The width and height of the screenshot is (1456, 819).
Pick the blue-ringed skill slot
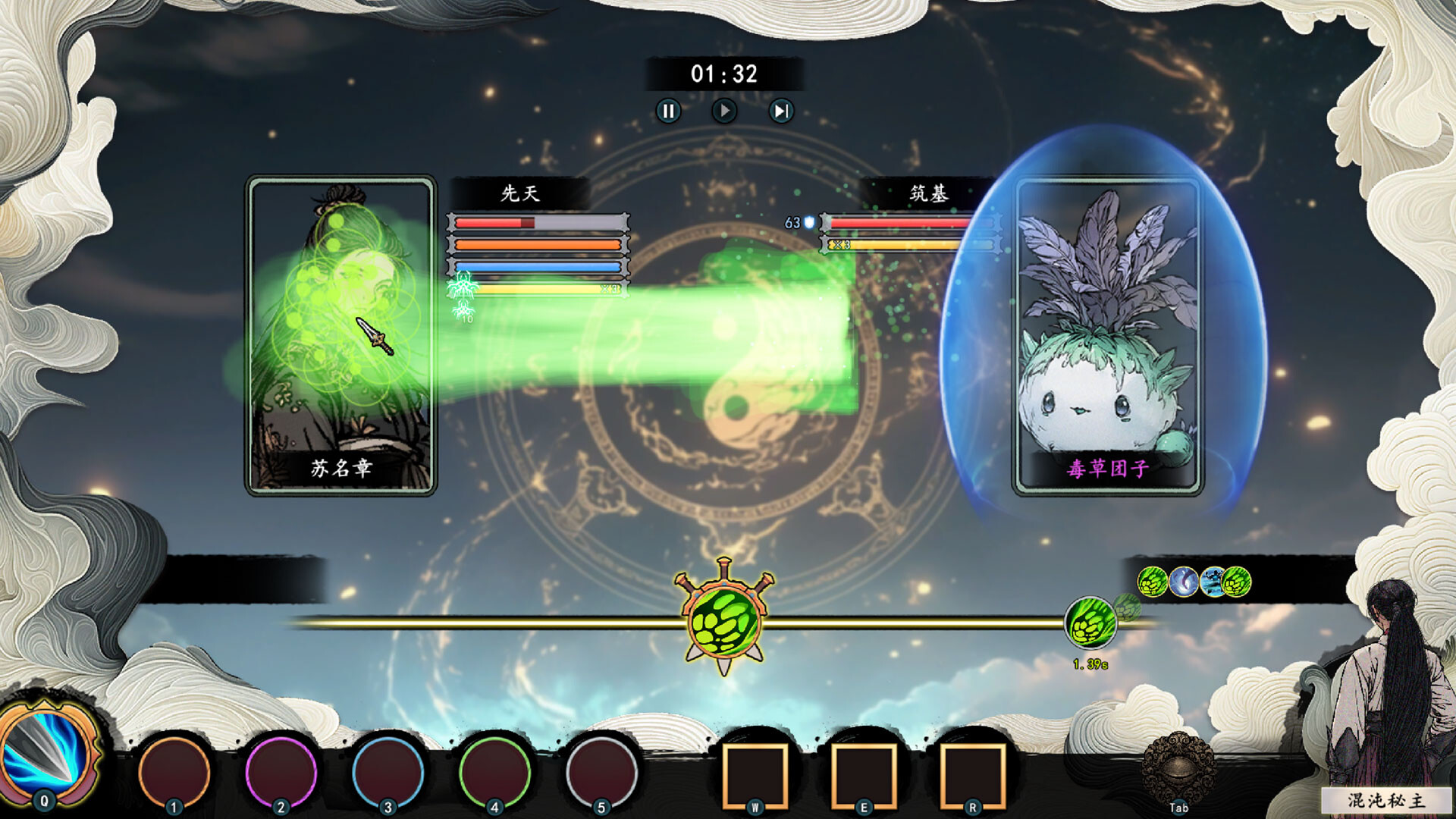click(x=388, y=772)
